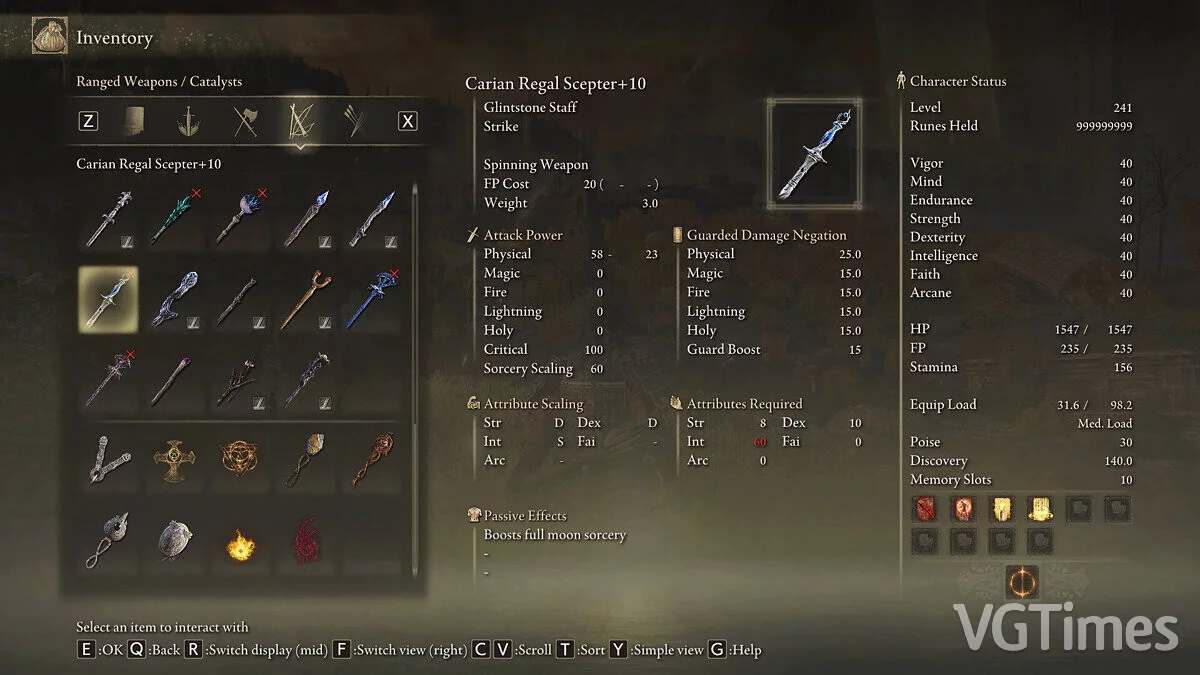This screenshot has height=675, width=1200.
Task: Pick the blue staff with red X
Action: coord(373,300)
